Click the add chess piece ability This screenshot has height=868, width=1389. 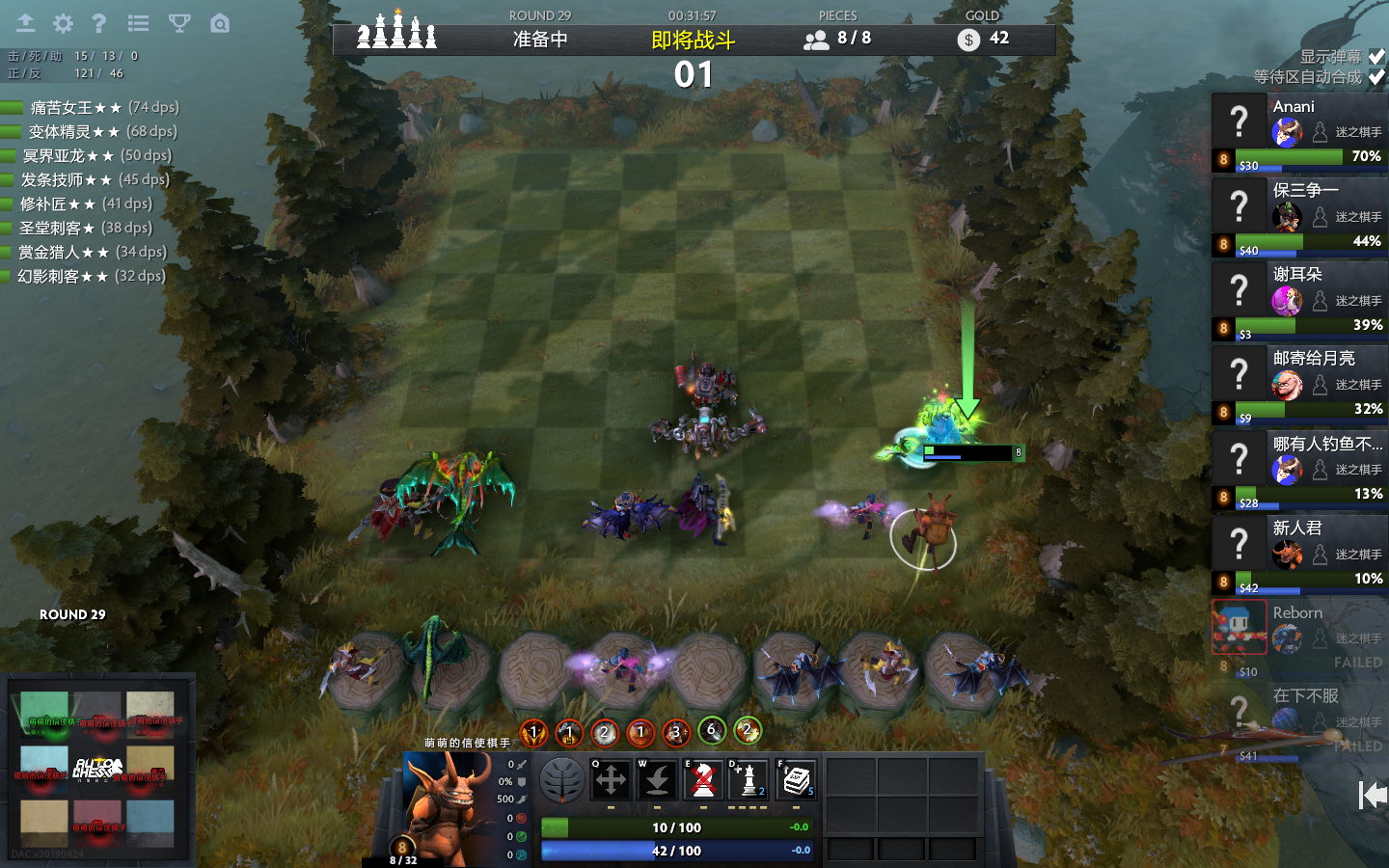click(749, 779)
